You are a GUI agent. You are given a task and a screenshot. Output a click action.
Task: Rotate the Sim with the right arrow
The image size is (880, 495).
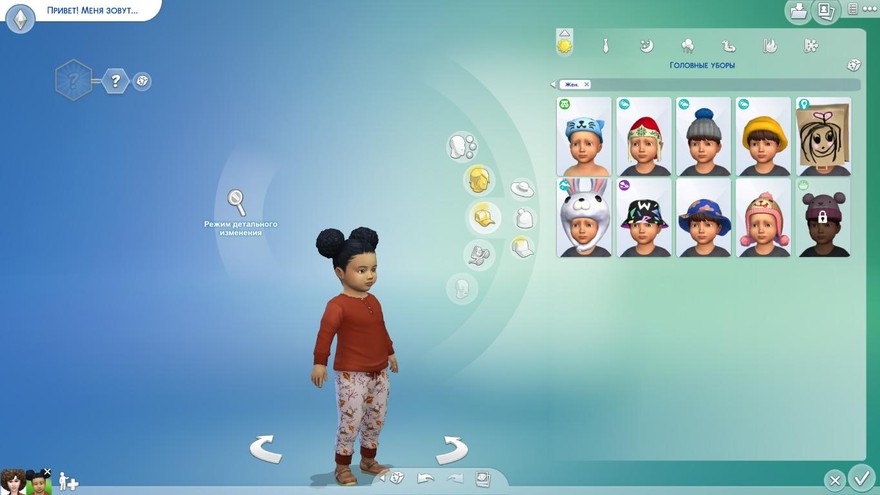click(452, 449)
